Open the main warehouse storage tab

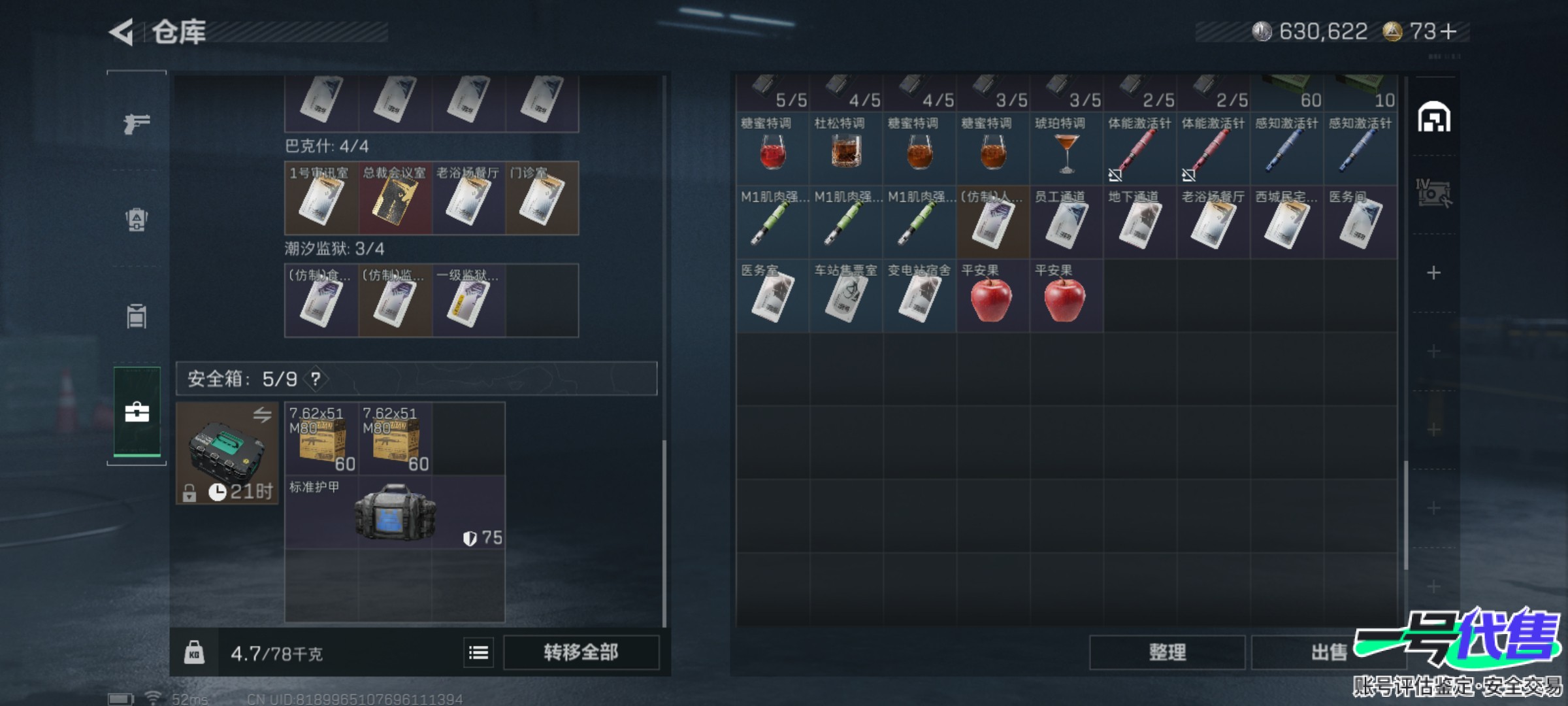[1433, 118]
